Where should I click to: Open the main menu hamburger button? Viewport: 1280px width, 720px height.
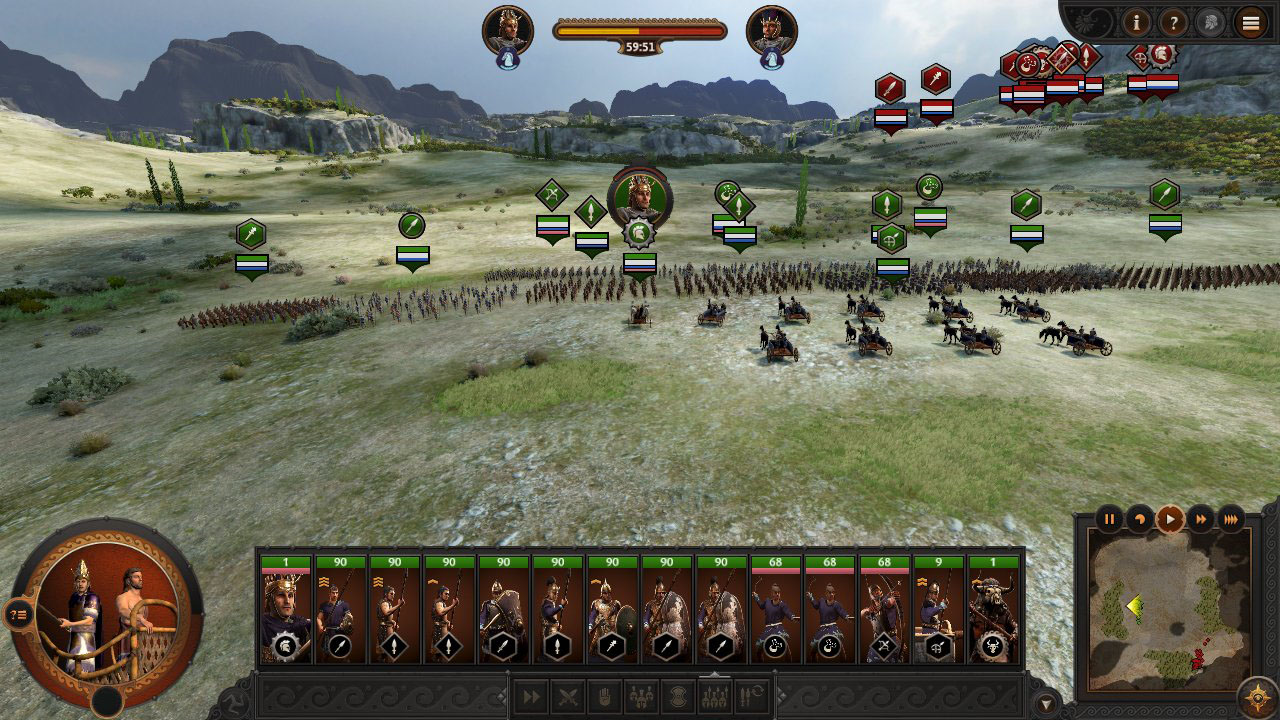(x=1250, y=21)
